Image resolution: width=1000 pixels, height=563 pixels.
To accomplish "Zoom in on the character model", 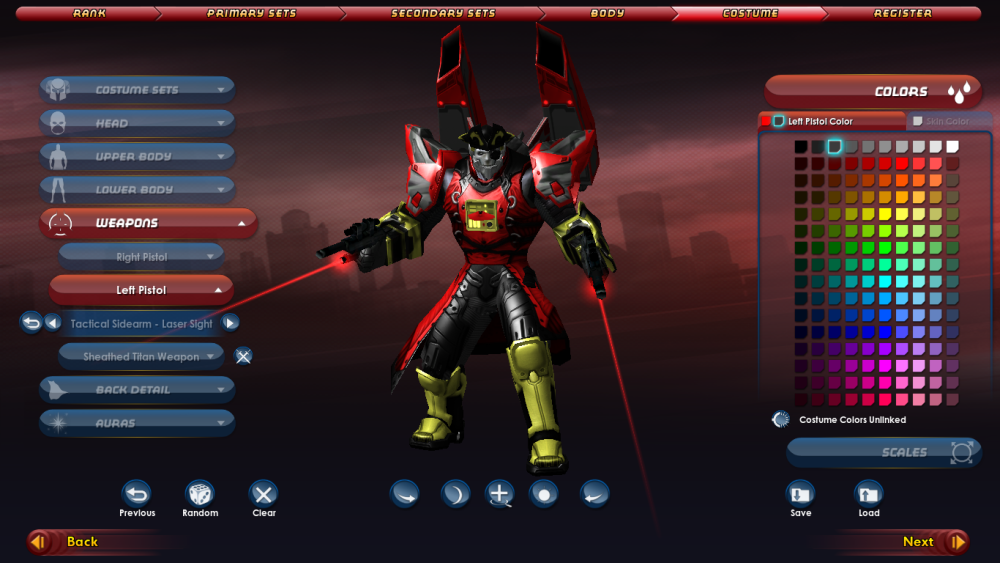I will [x=499, y=494].
